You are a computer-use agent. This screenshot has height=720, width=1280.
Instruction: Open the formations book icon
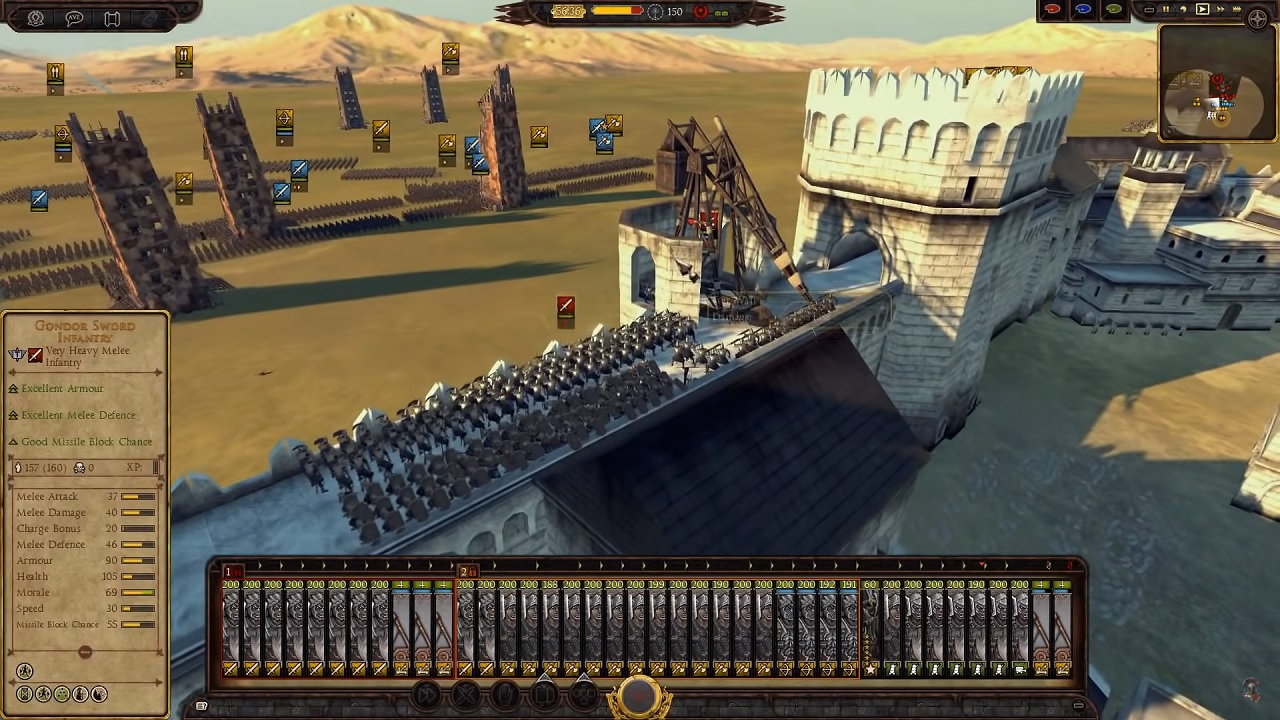tap(544, 693)
